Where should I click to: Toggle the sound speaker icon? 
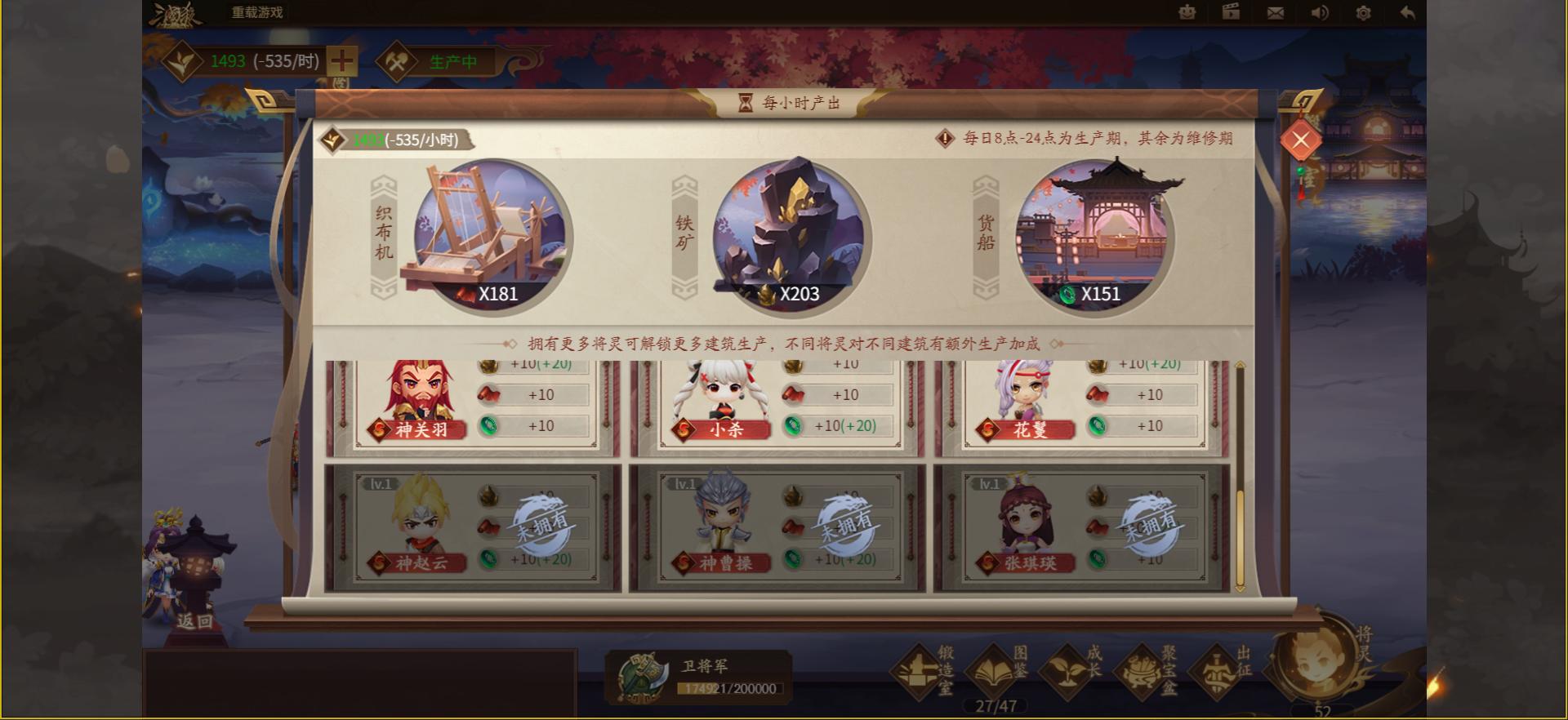click(1318, 13)
